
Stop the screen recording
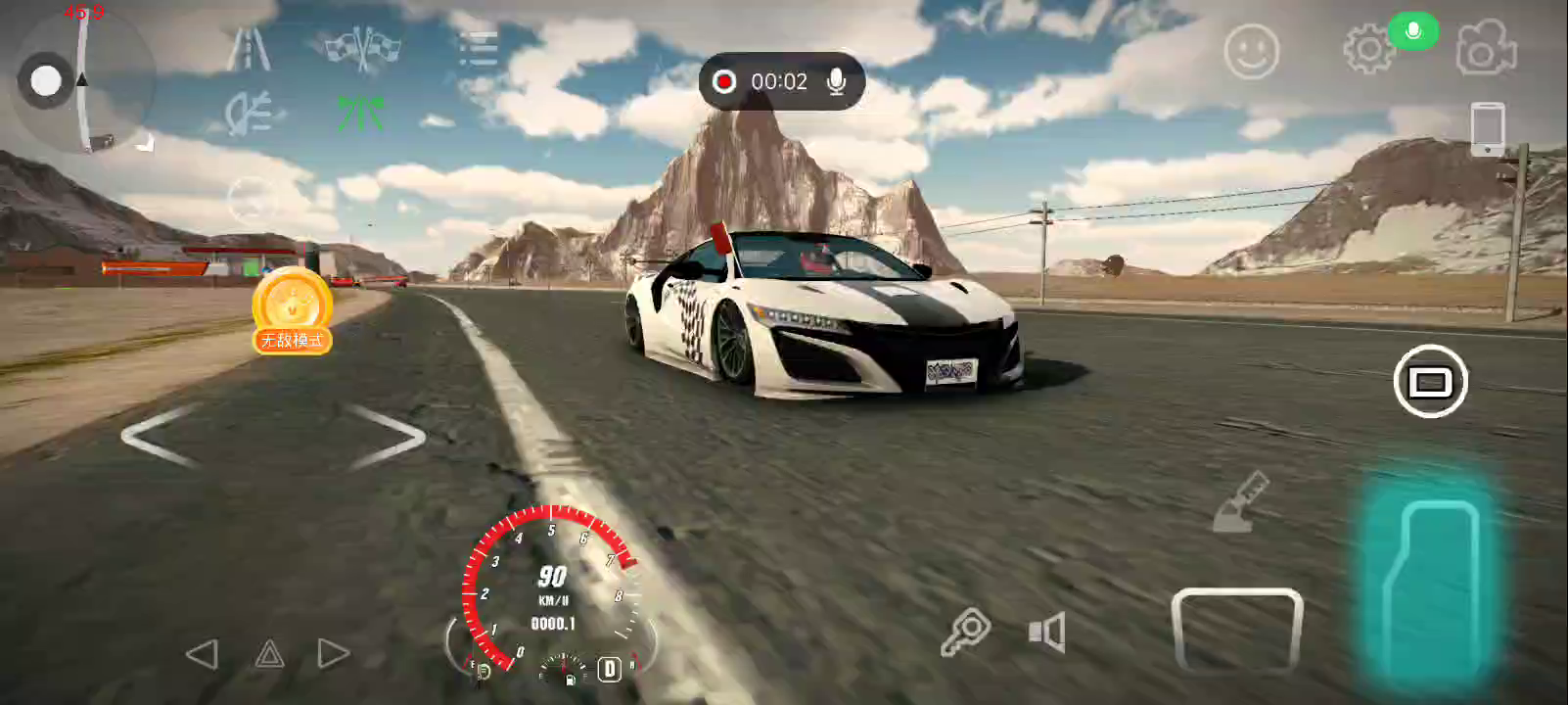pyautogui.click(x=724, y=81)
